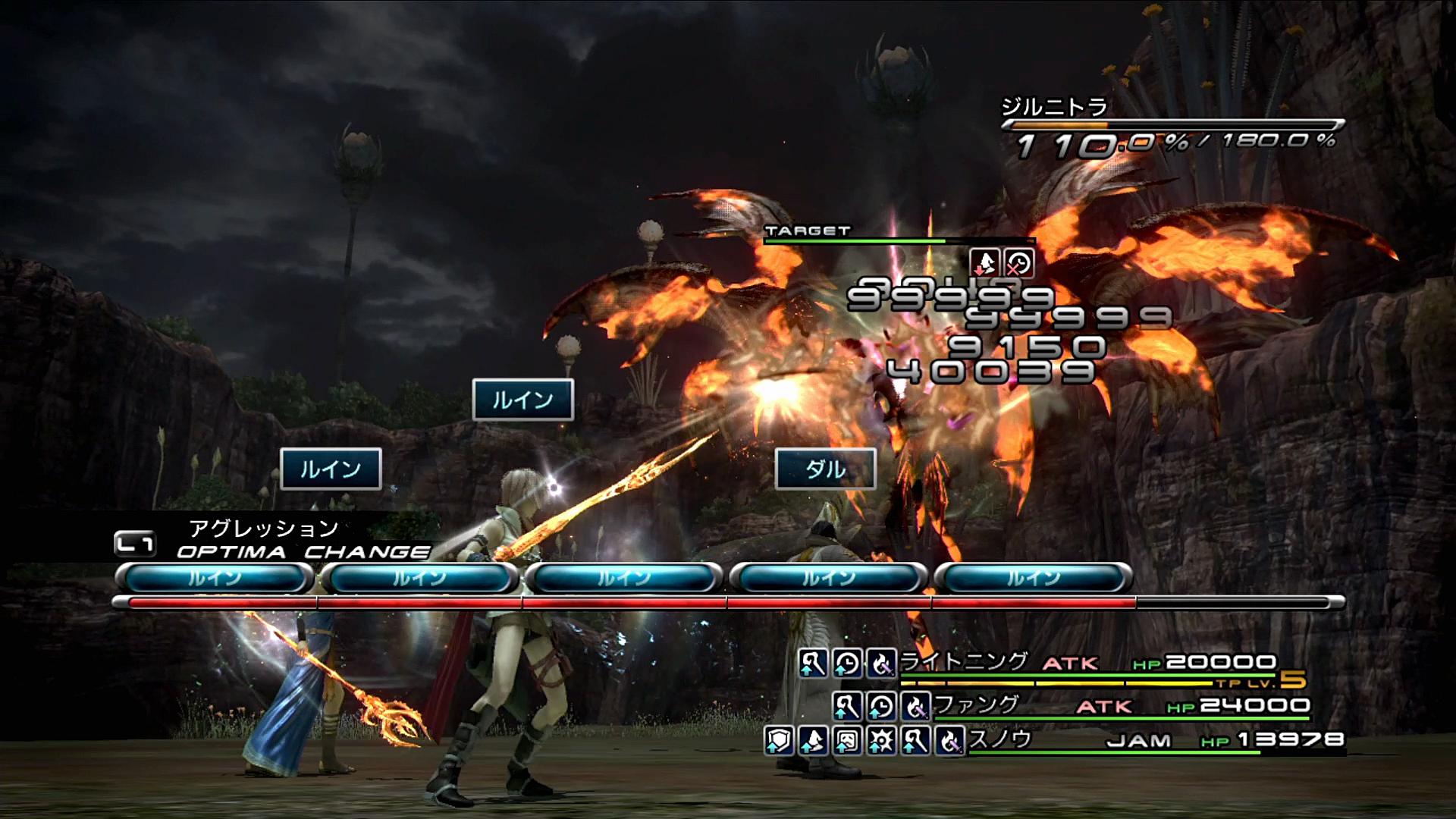Check ライトニング's Bravery sword buff icon
The width and height of the screenshot is (1456, 819).
pyautogui.click(x=813, y=664)
